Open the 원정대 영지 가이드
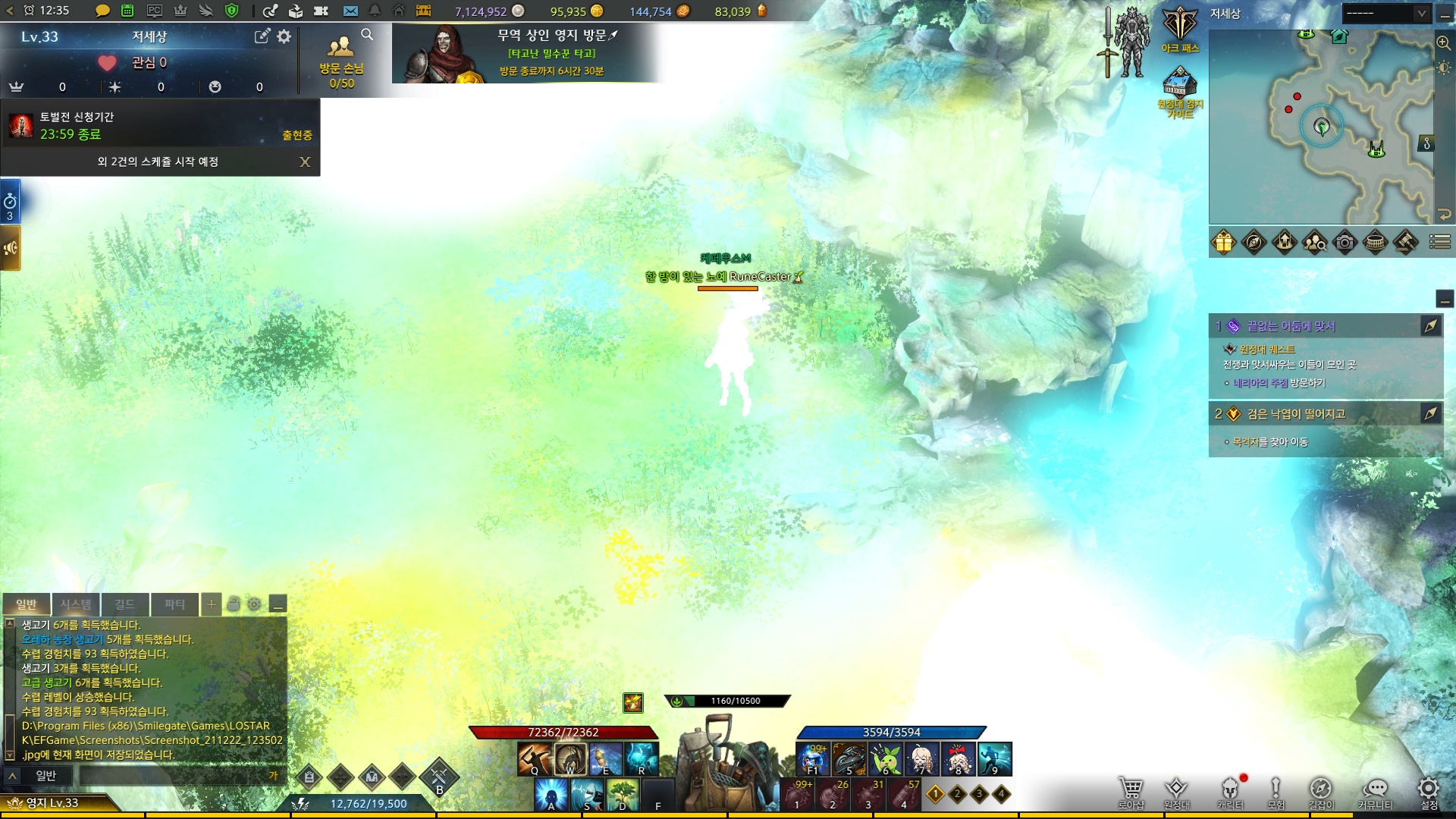Viewport: 1456px width, 819px height. [1180, 89]
